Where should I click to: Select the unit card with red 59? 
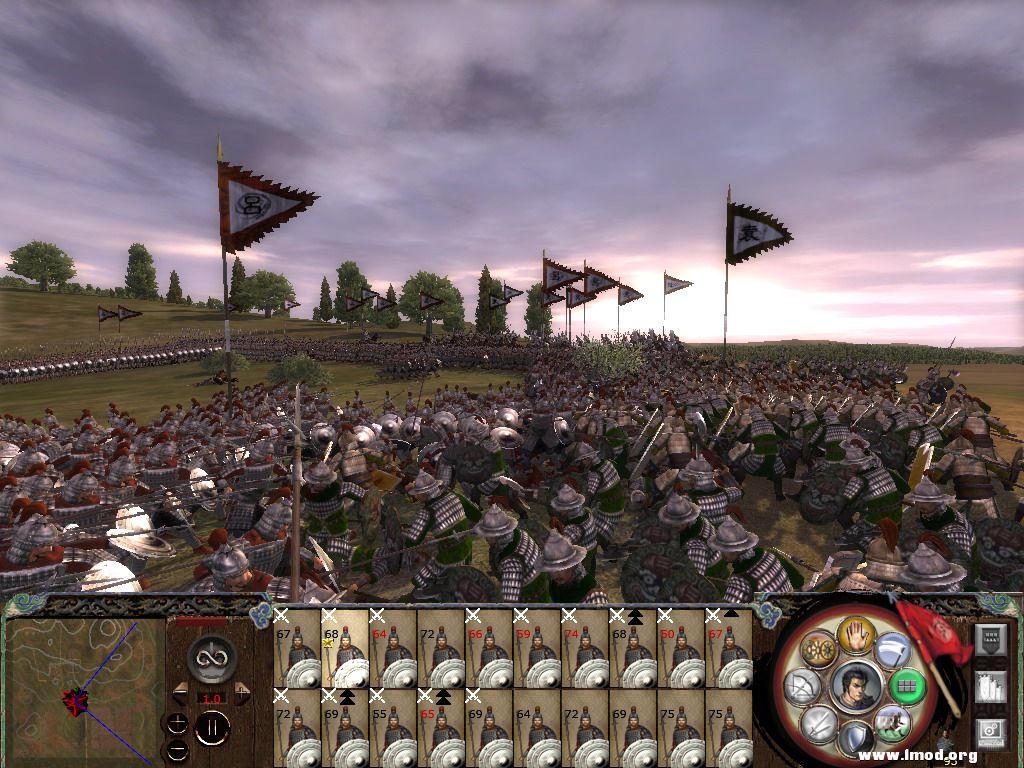point(536,648)
